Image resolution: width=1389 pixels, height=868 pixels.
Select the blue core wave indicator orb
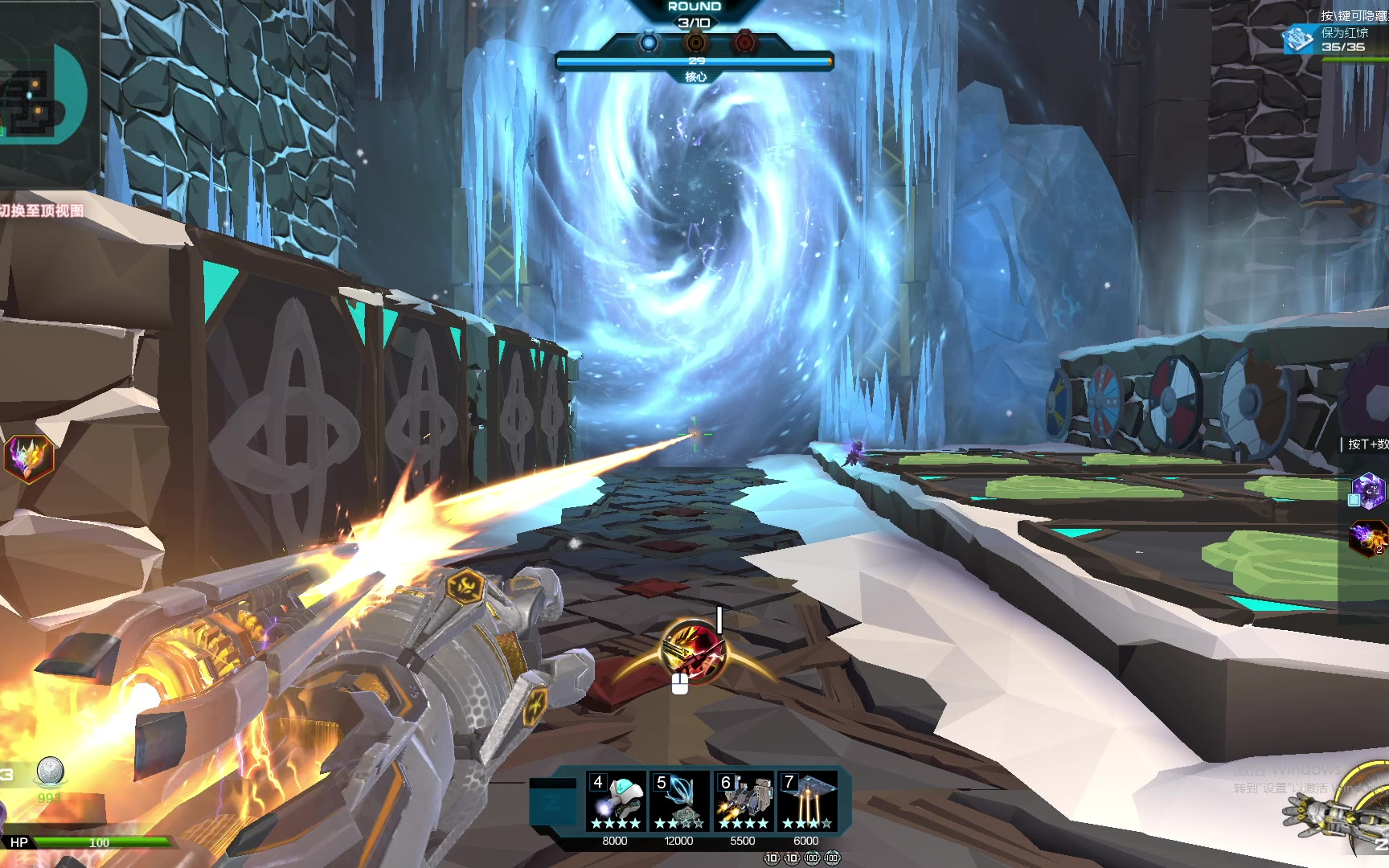coord(648,42)
